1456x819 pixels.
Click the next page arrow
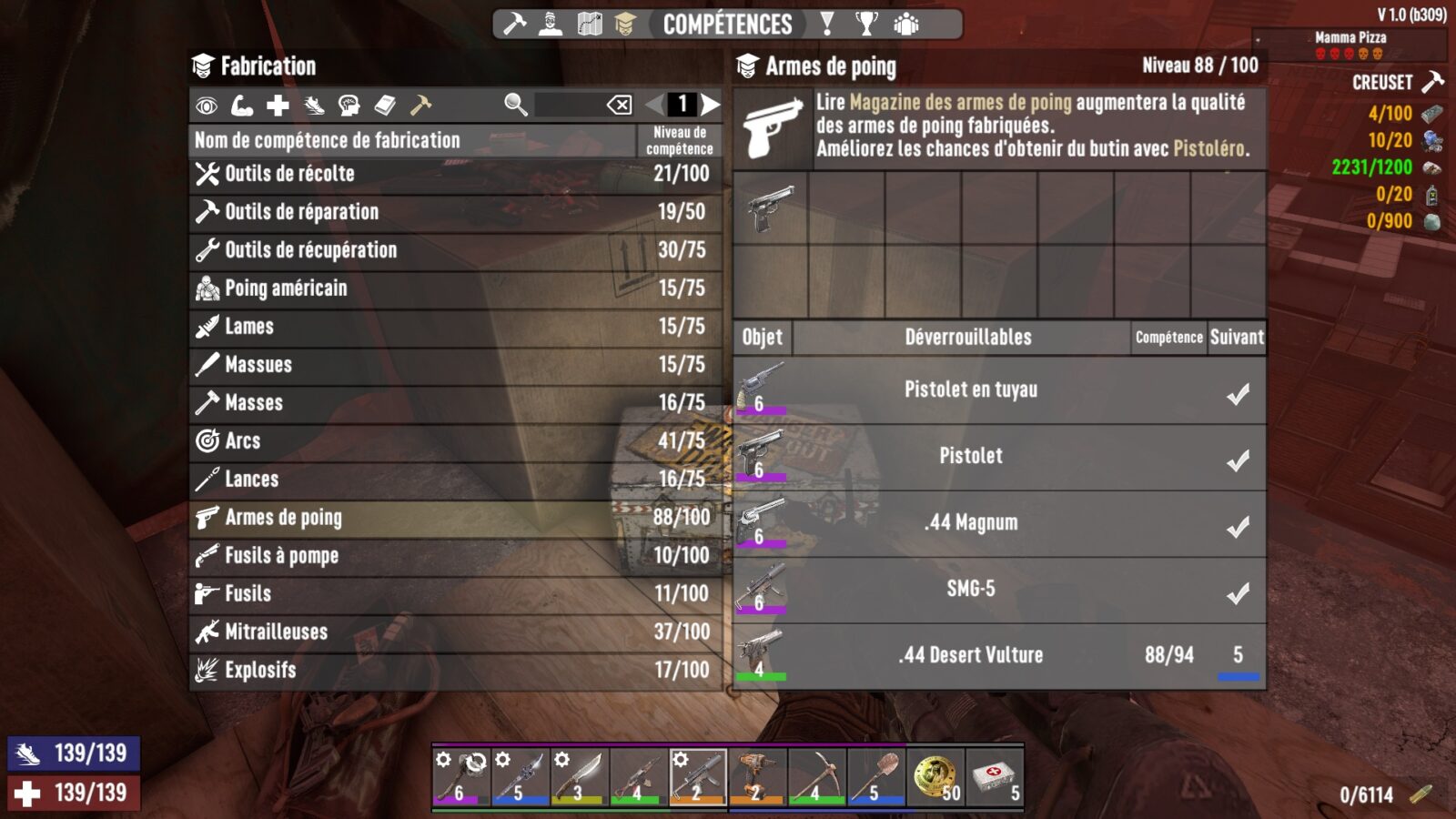click(x=712, y=106)
